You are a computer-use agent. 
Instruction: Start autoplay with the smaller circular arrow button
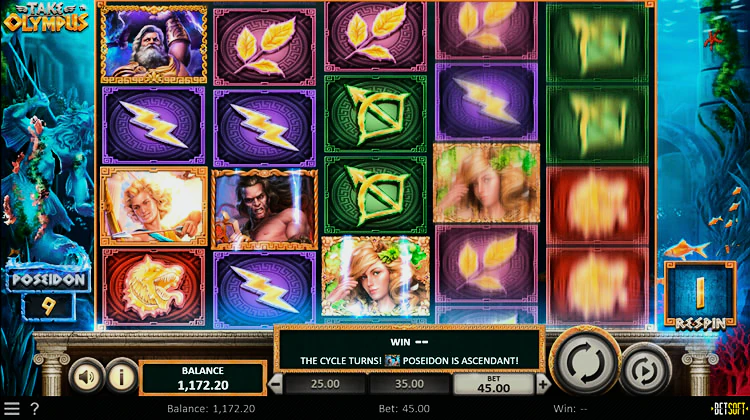(x=643, y=372)
